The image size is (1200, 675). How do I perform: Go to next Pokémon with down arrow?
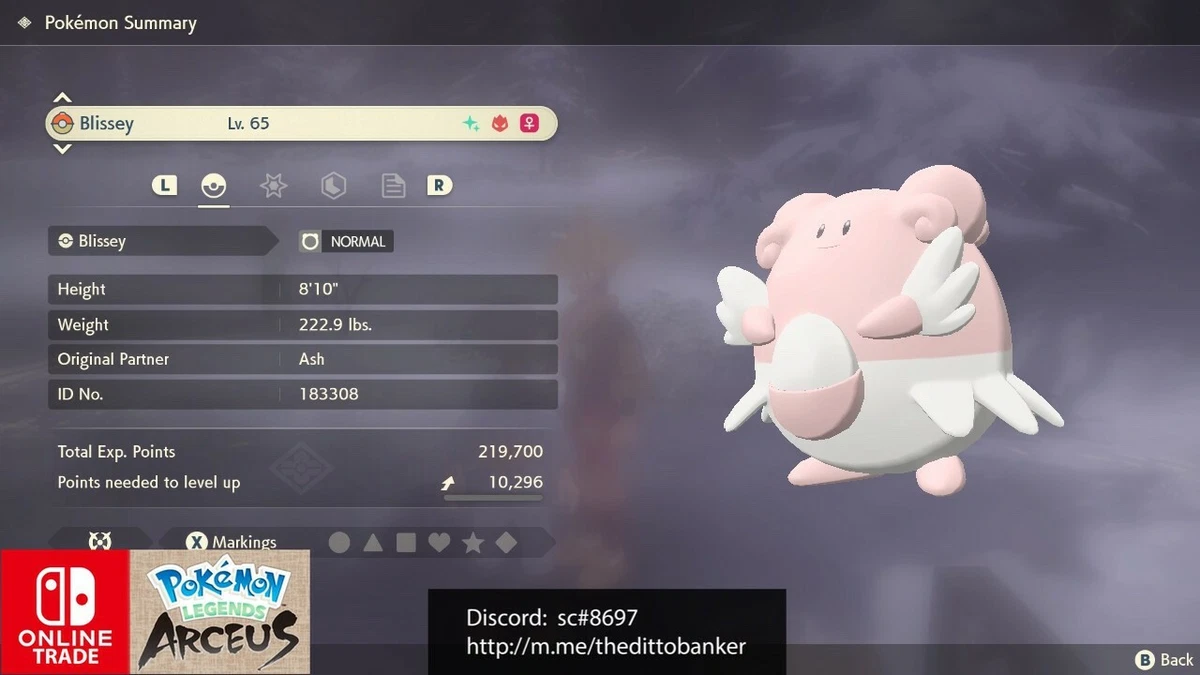coord(62,149)
